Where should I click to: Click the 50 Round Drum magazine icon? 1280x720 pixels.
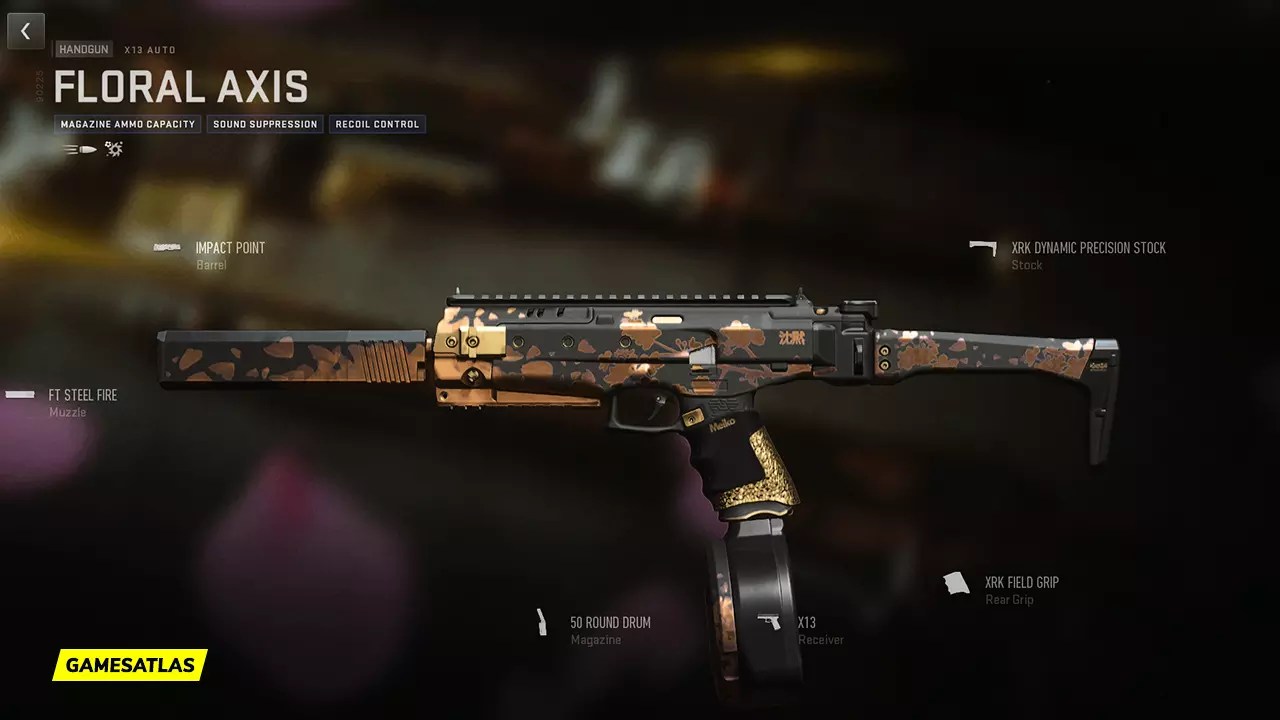click(x=541, y=623)
